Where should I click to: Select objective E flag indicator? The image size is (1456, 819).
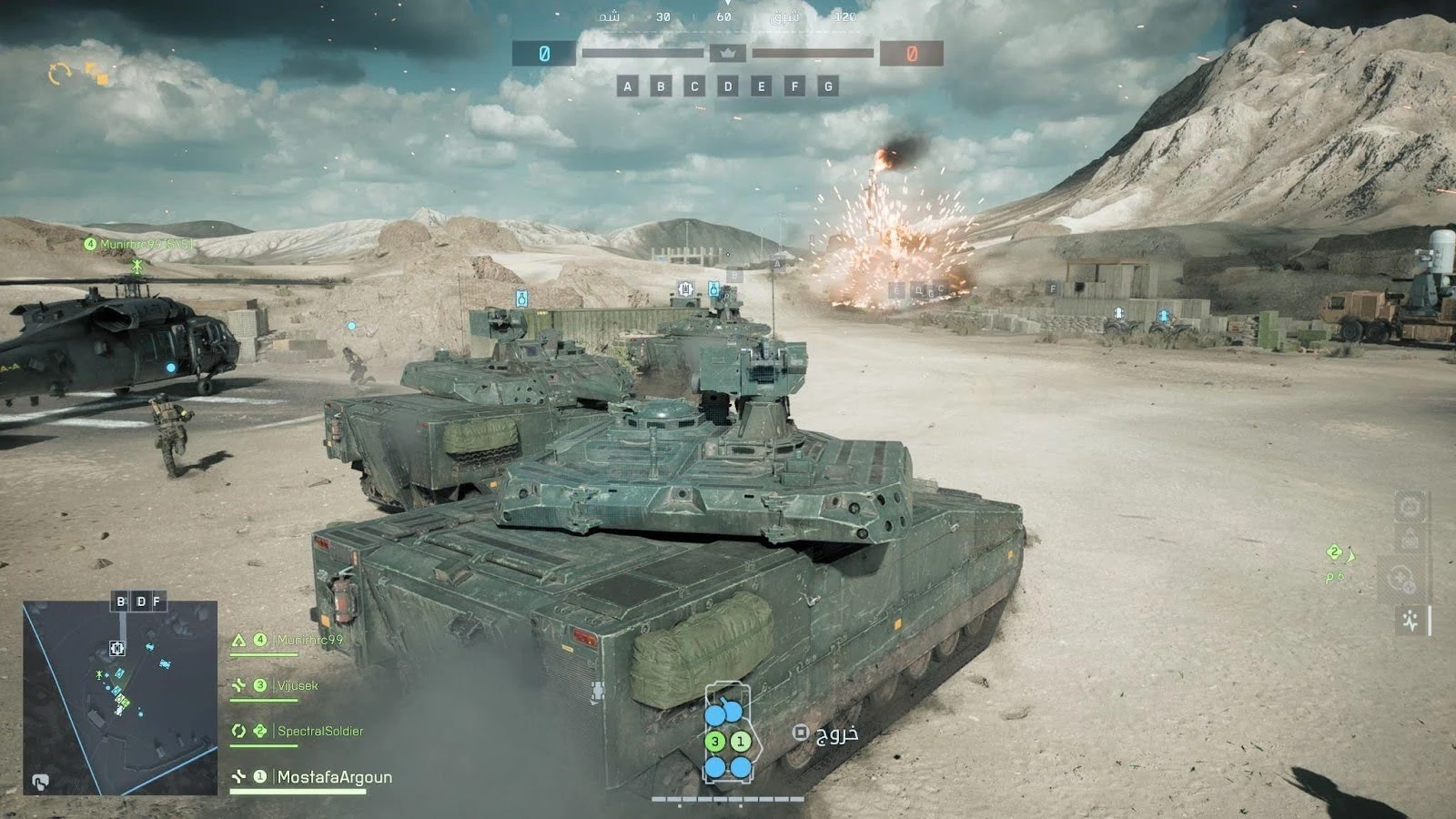(762, 86)
